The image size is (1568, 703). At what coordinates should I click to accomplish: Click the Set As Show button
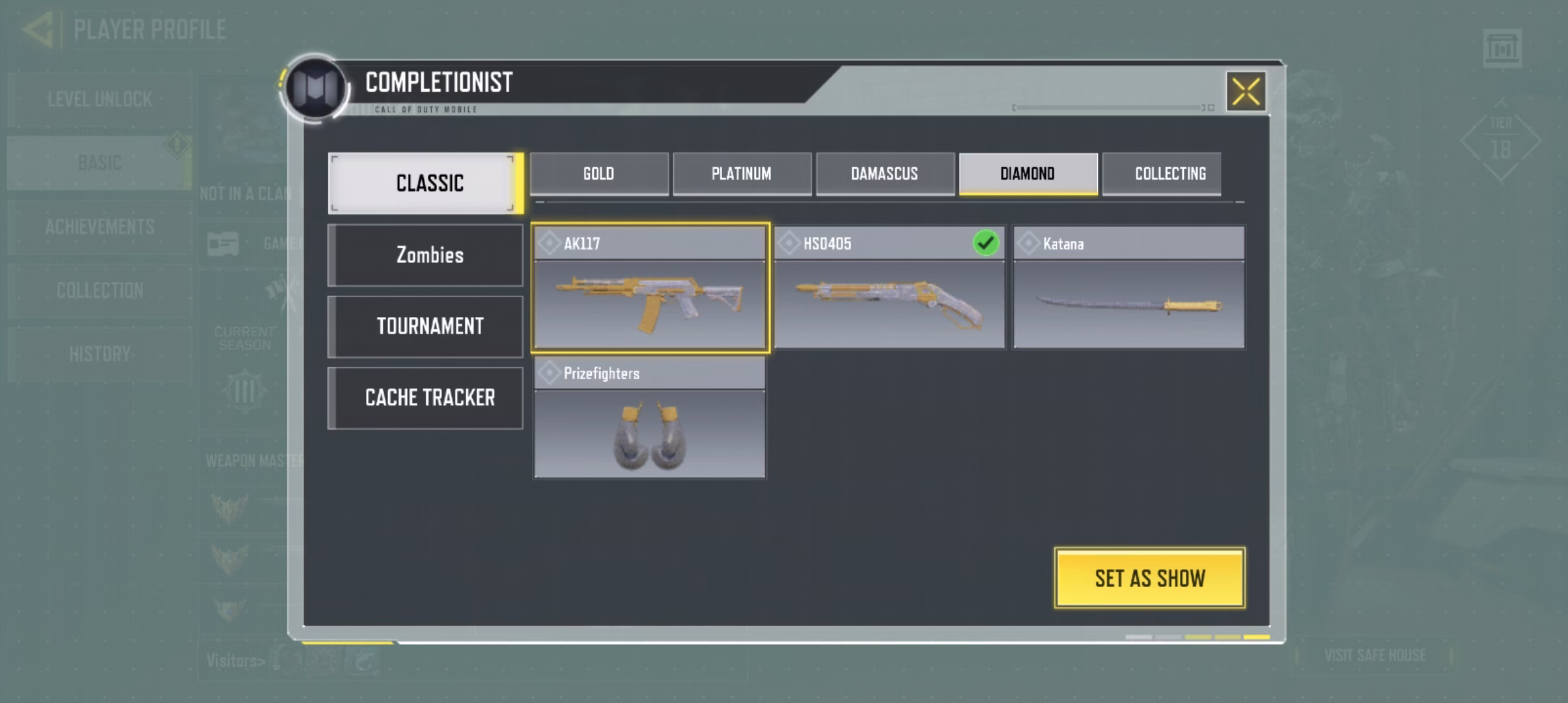pos(1149,578)
